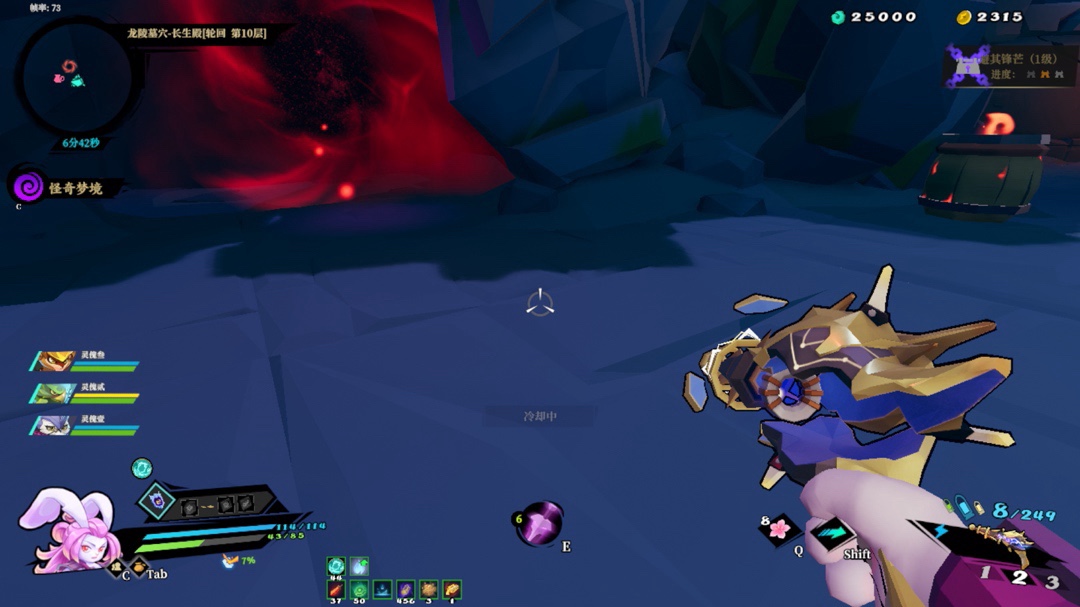The image size is (1080, 607).
Task: Open the 怪奇梦境 purple spiral icon
Action: 28,185
